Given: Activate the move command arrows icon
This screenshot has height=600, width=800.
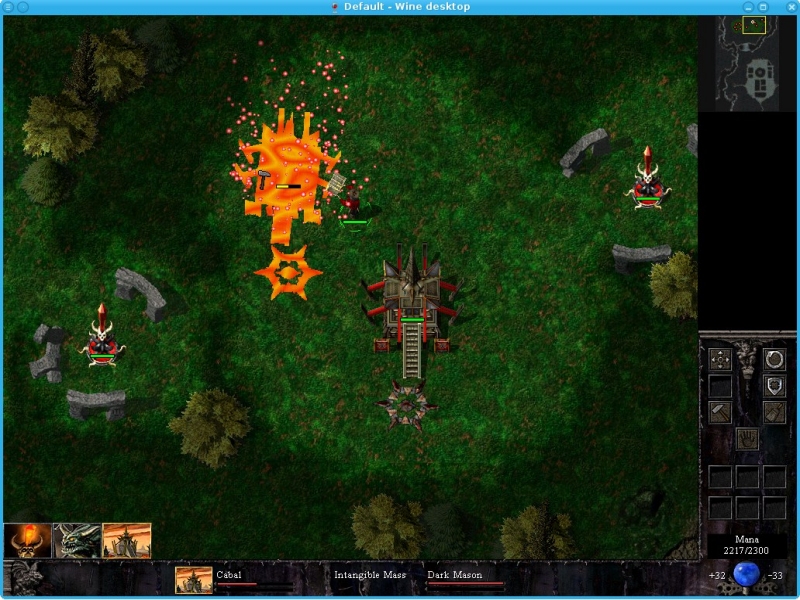Looking at the screenshot, I should (720, 360).
